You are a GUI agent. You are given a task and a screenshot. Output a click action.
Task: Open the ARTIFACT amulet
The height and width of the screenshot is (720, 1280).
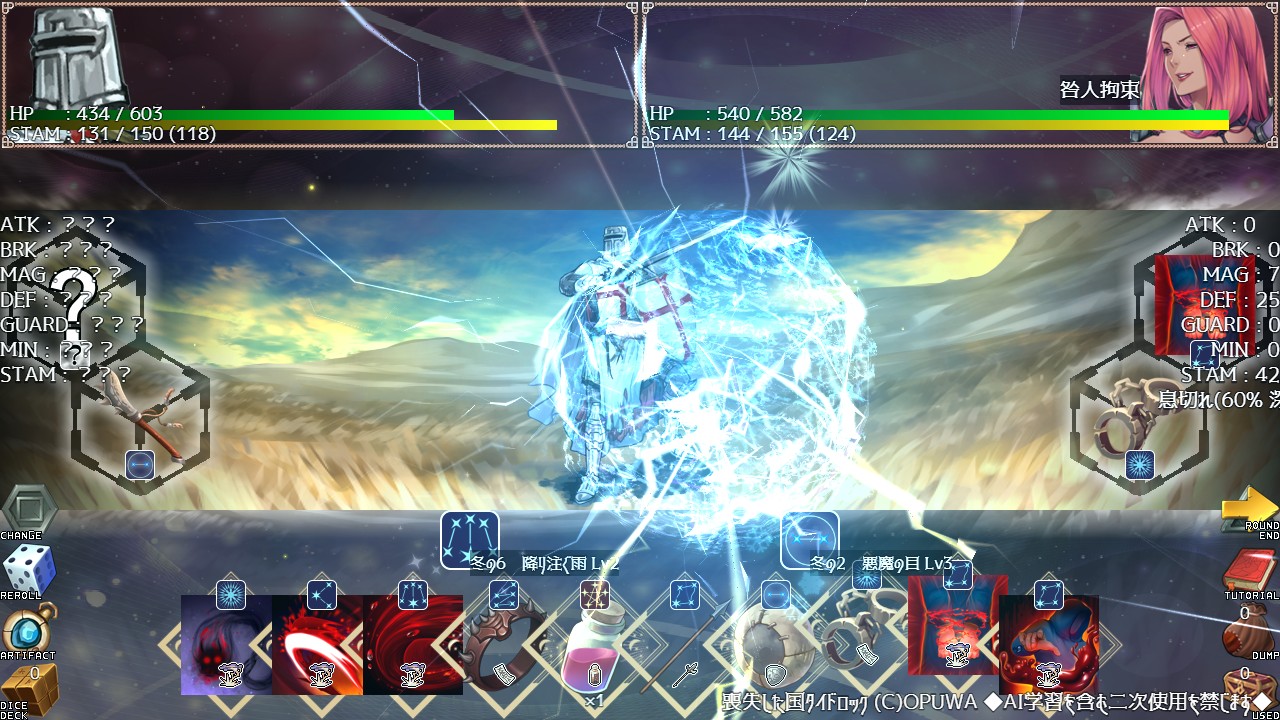27,630
